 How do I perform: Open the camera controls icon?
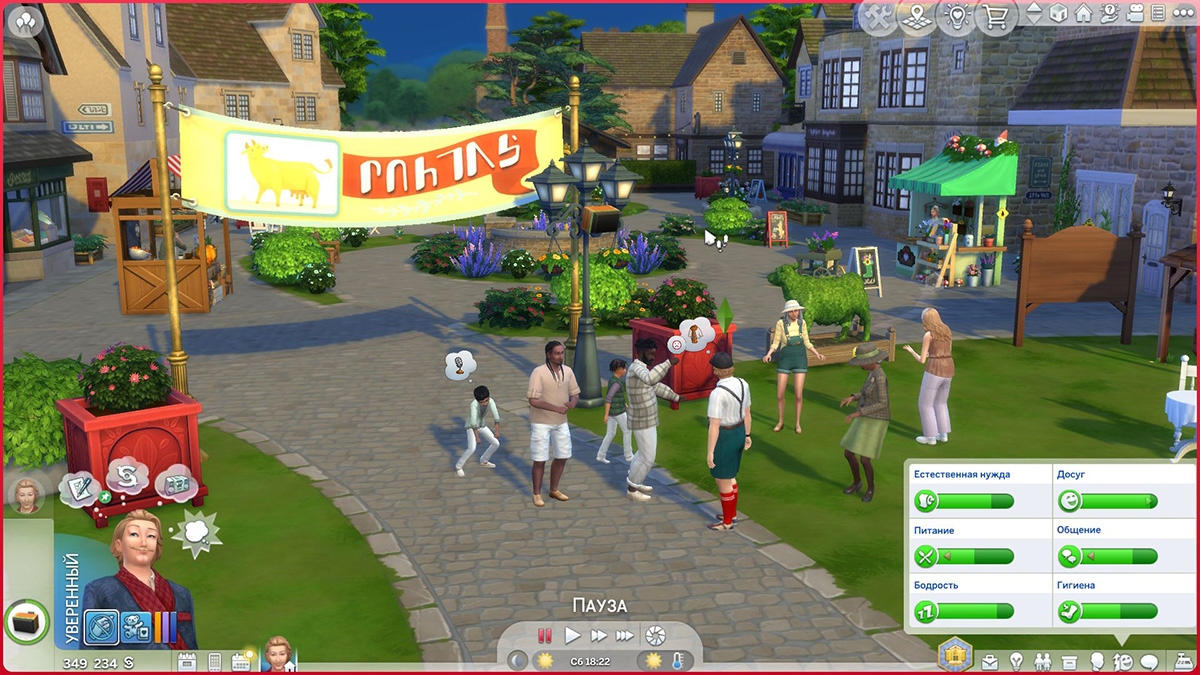click(x=1135, y=14)
